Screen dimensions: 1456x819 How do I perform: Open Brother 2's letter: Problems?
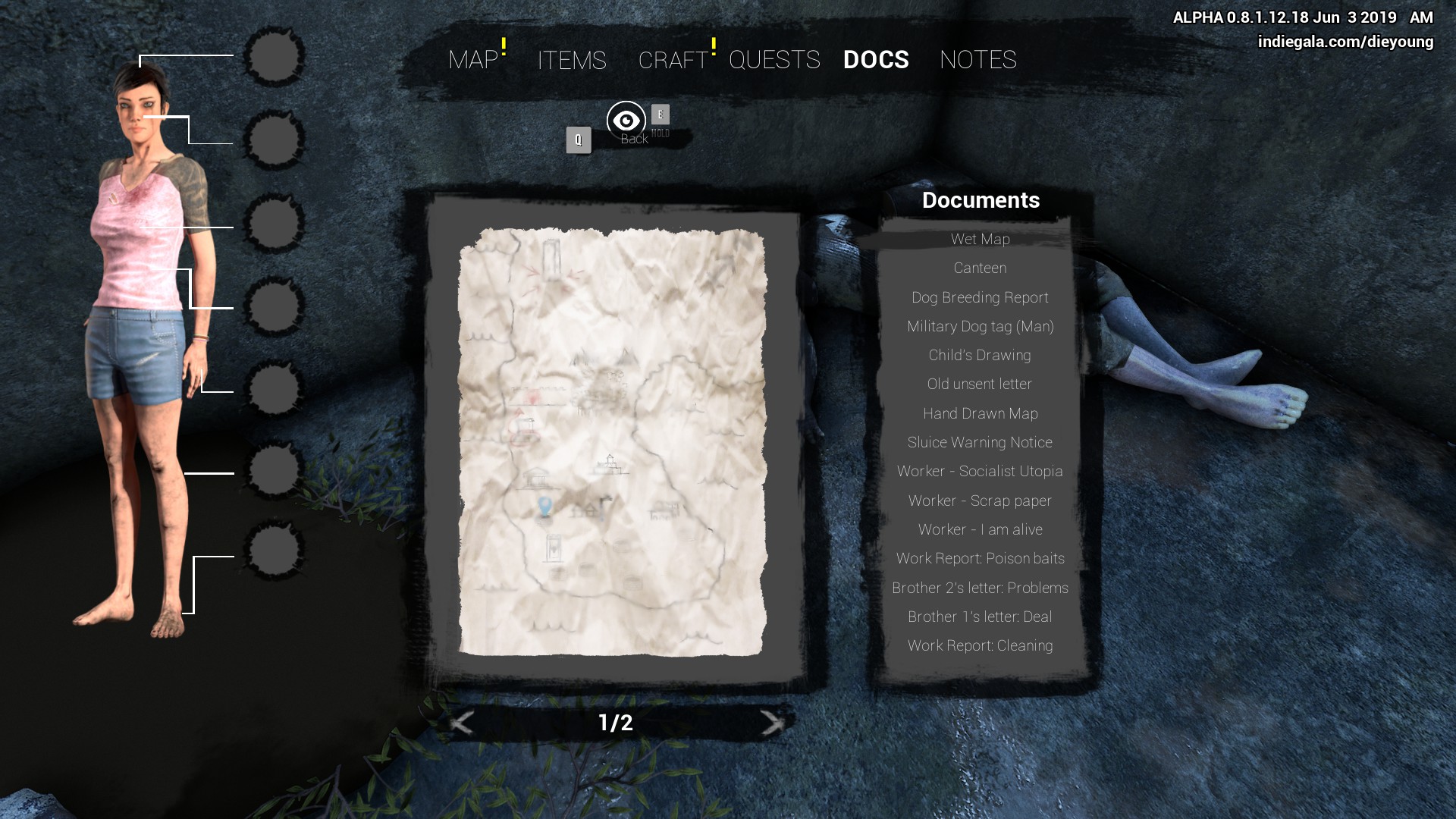[980, 588]
